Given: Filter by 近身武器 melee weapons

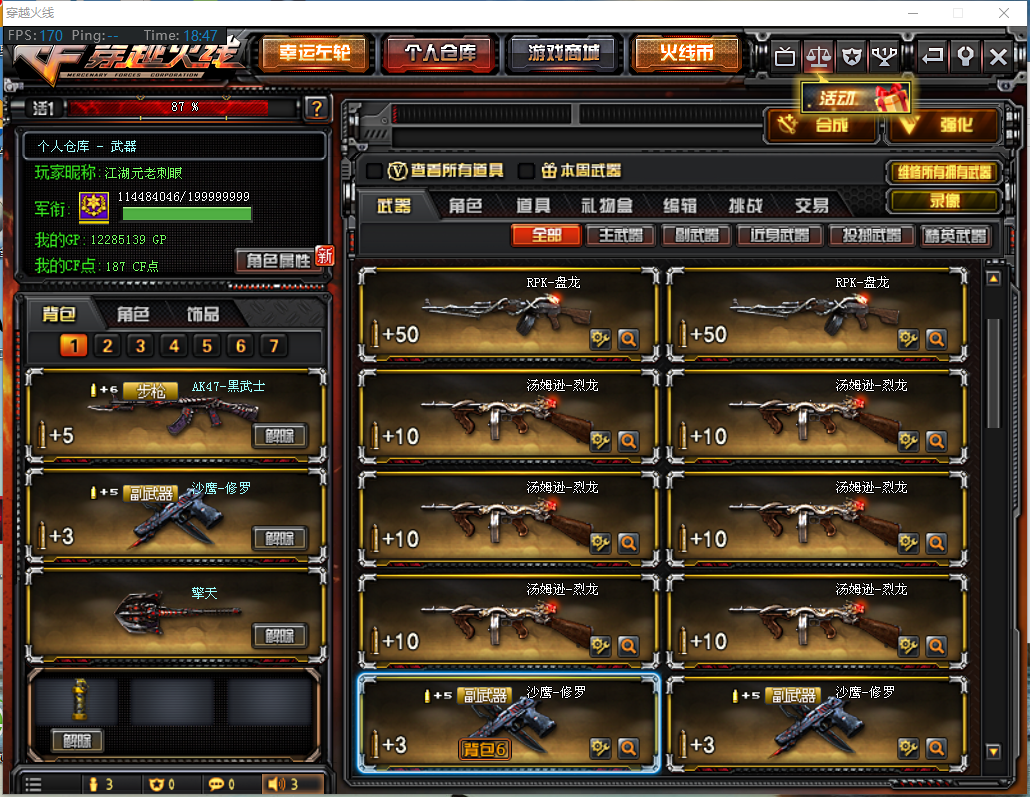Looking at the screenshot, I should [779, 236].
